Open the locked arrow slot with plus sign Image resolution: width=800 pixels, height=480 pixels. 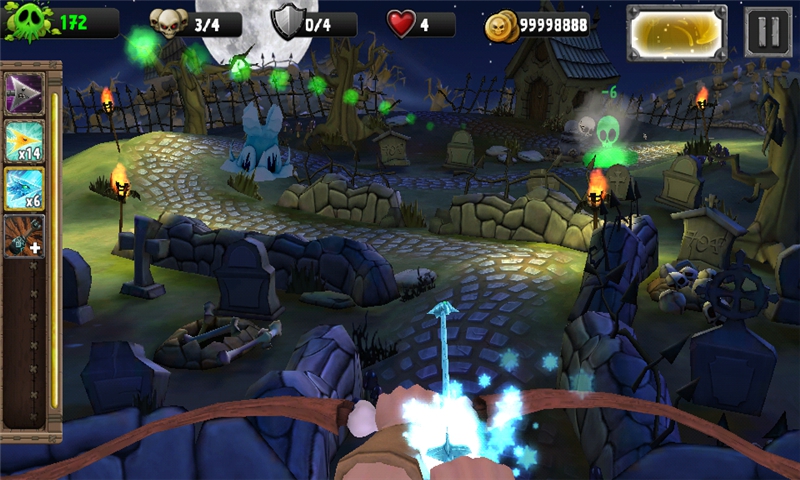pos(24,236)
